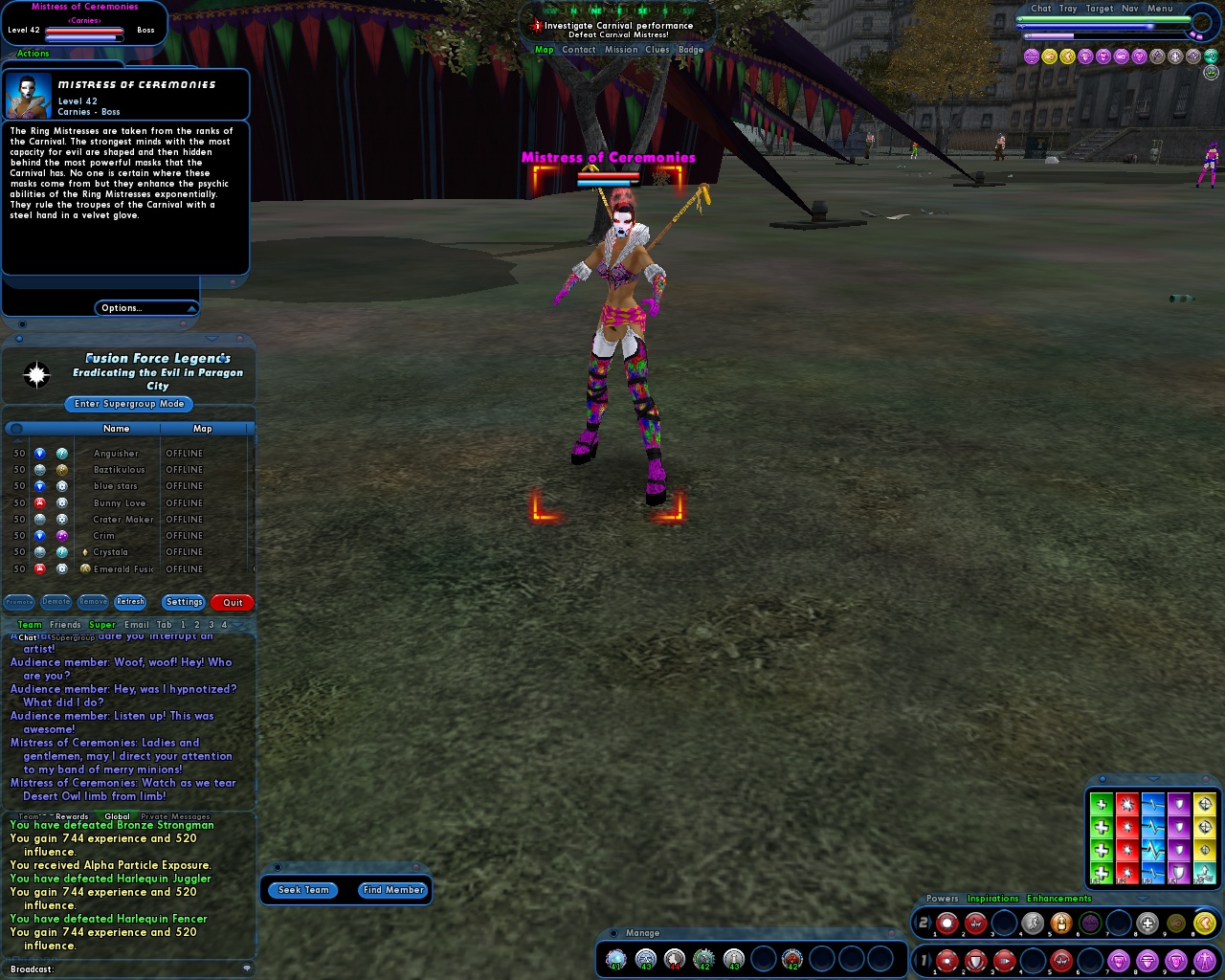Image resolution: width=1225 pixels, height=980 pixels.
Task: Click the first purple buff icon under the health bars
Action: (x=1031, y=56)
